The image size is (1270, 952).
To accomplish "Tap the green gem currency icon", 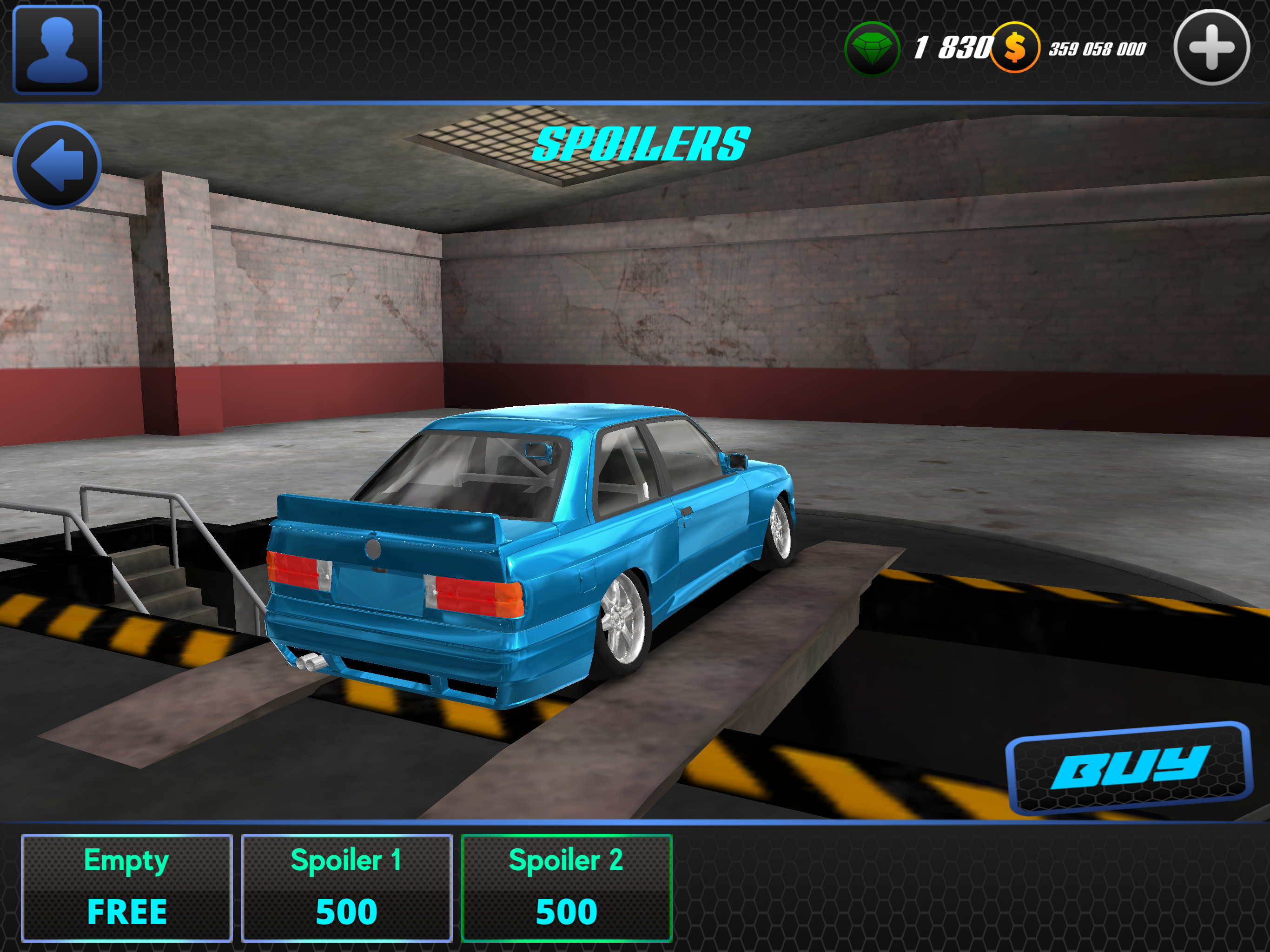I will (872, 48).
